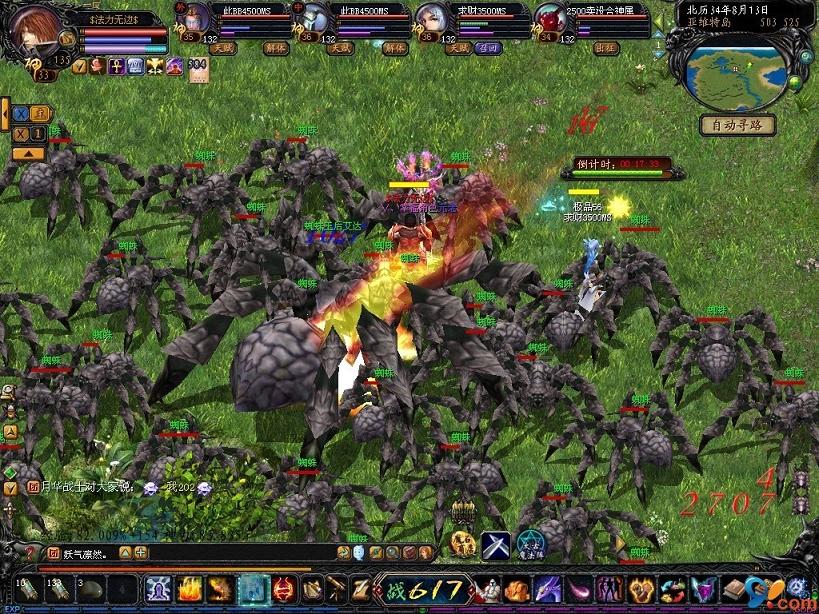This screenshot has height=614, width=819.
Task: Open the book icon on the bottom bar
Action: tap(737, 589)
